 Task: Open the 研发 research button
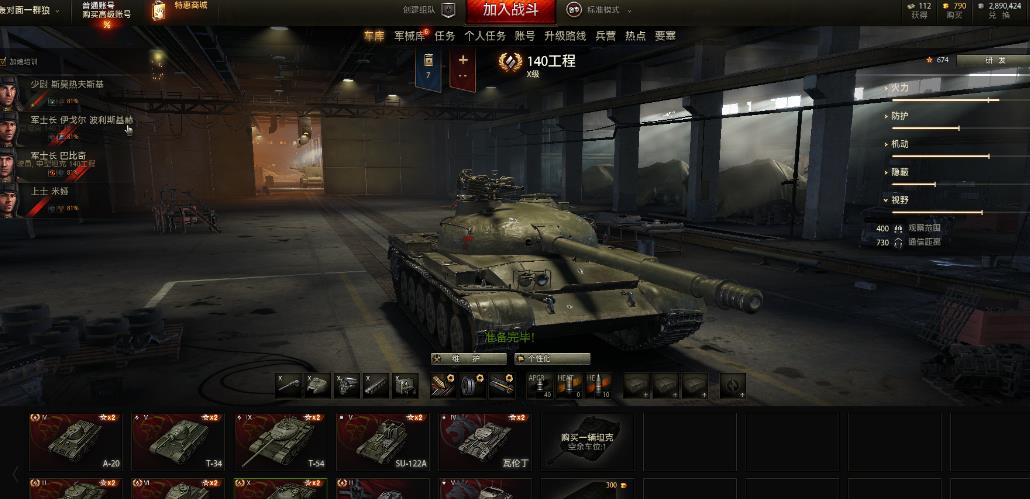pos(992,60)
